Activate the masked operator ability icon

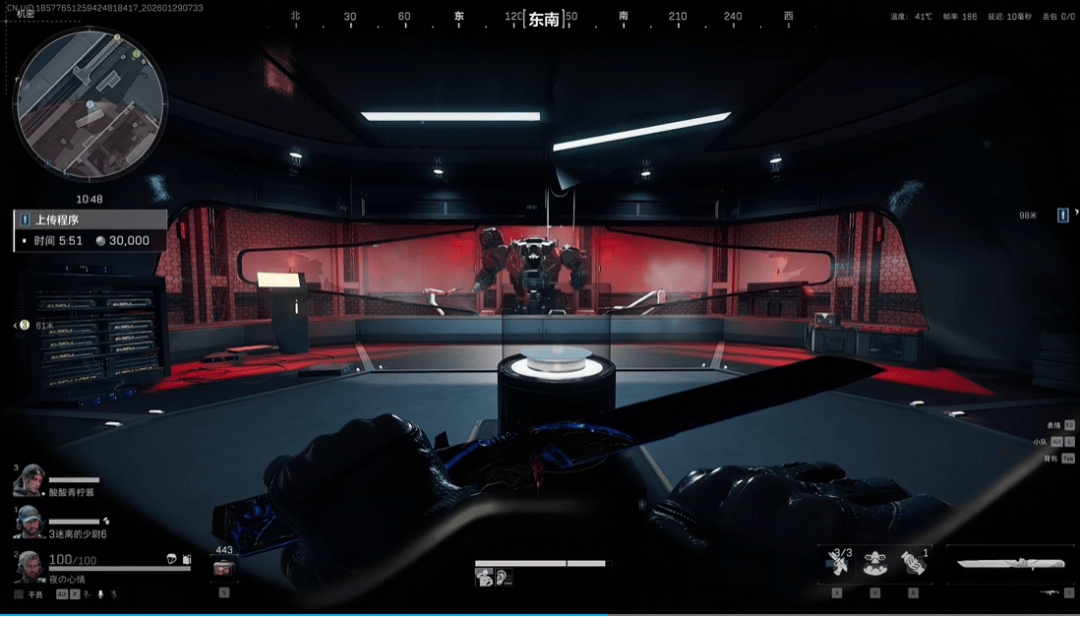pos(876,564)
